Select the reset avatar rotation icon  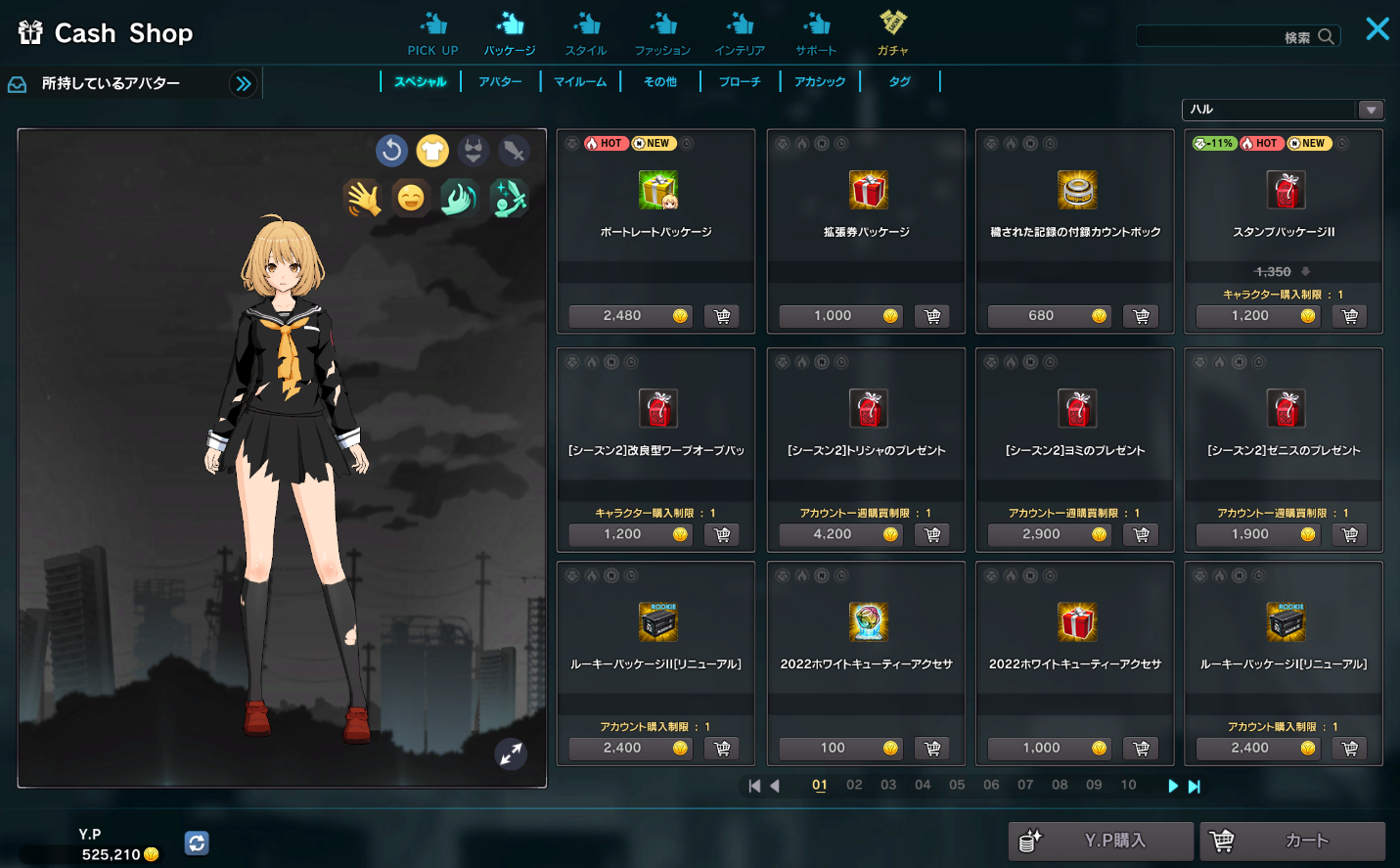392,151
